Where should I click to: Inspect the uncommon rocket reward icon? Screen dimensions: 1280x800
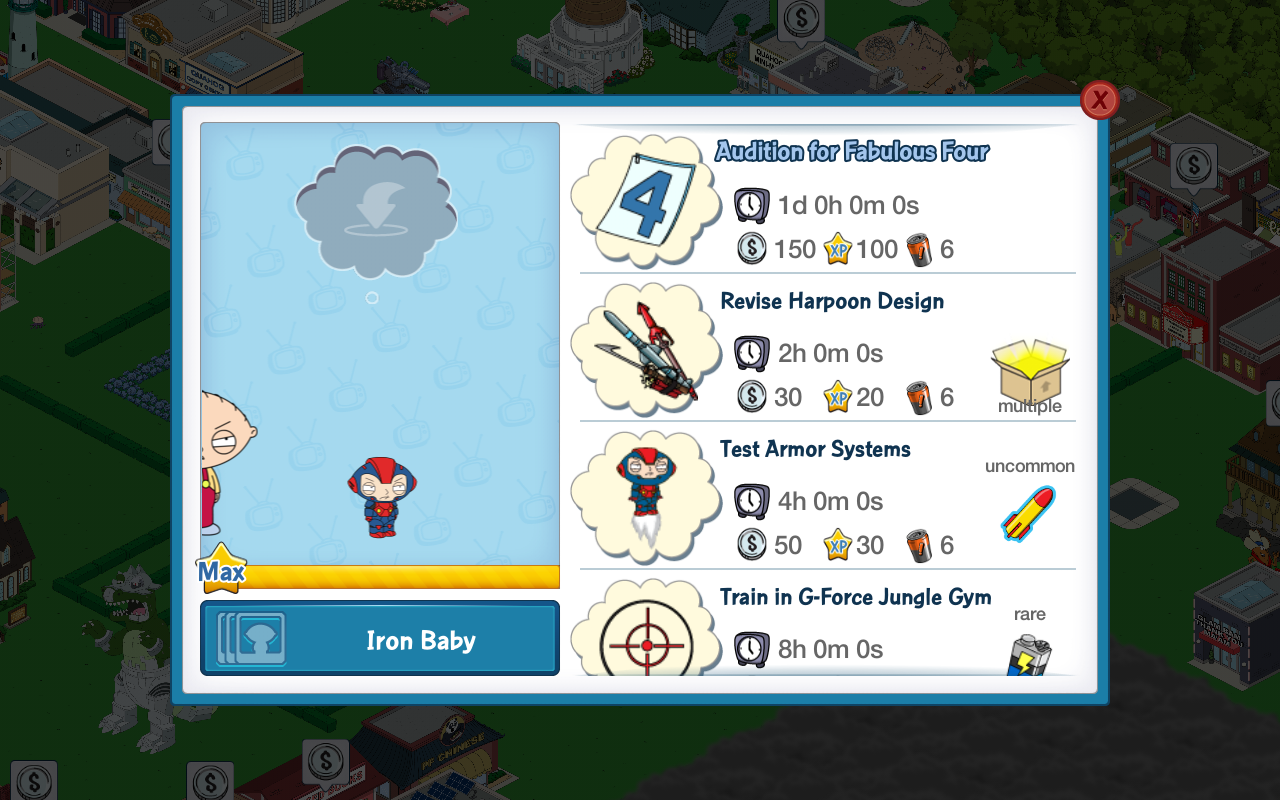coord(1028,513)
